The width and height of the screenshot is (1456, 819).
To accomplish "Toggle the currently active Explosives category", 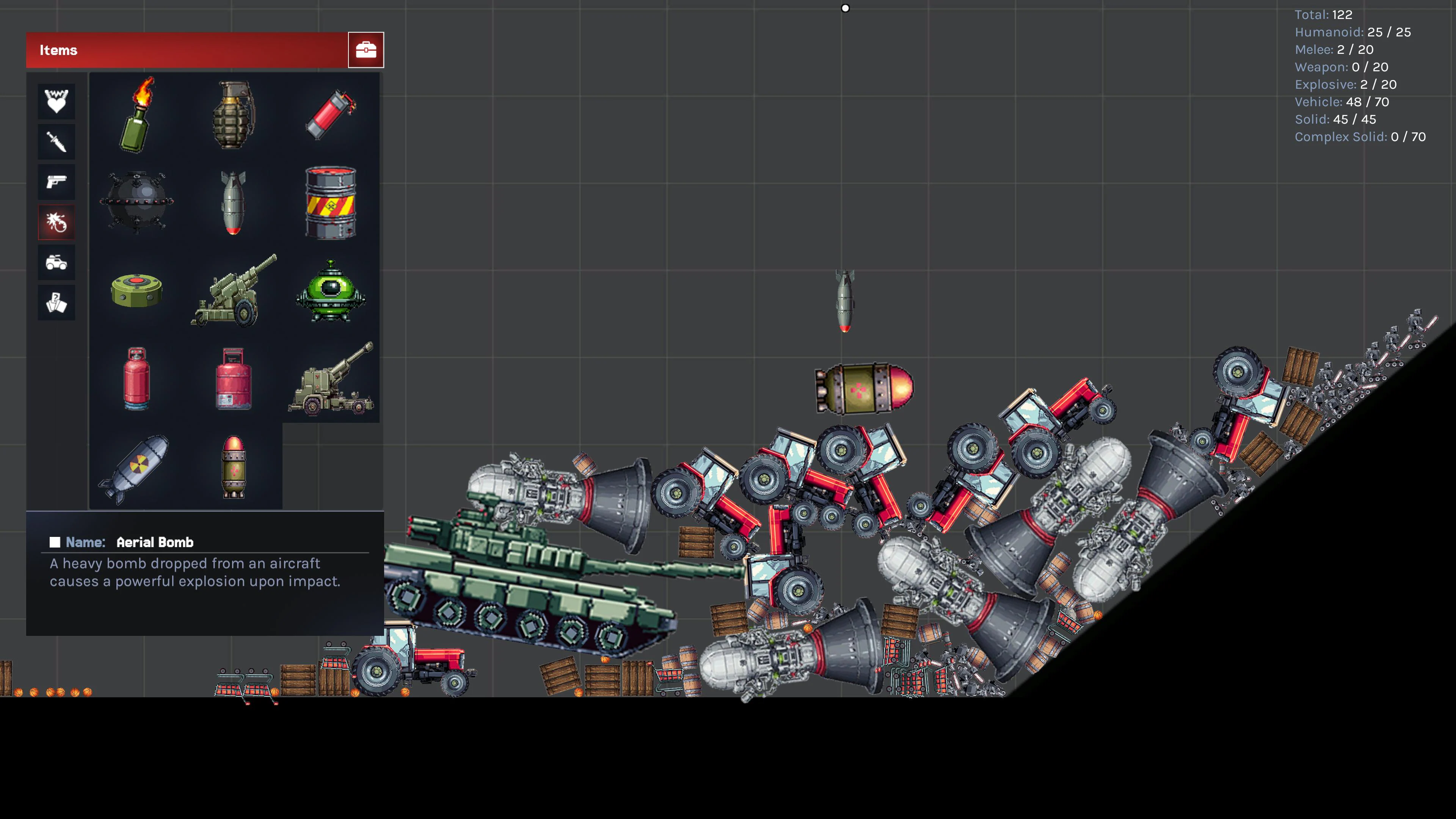I will coord(56,221).
